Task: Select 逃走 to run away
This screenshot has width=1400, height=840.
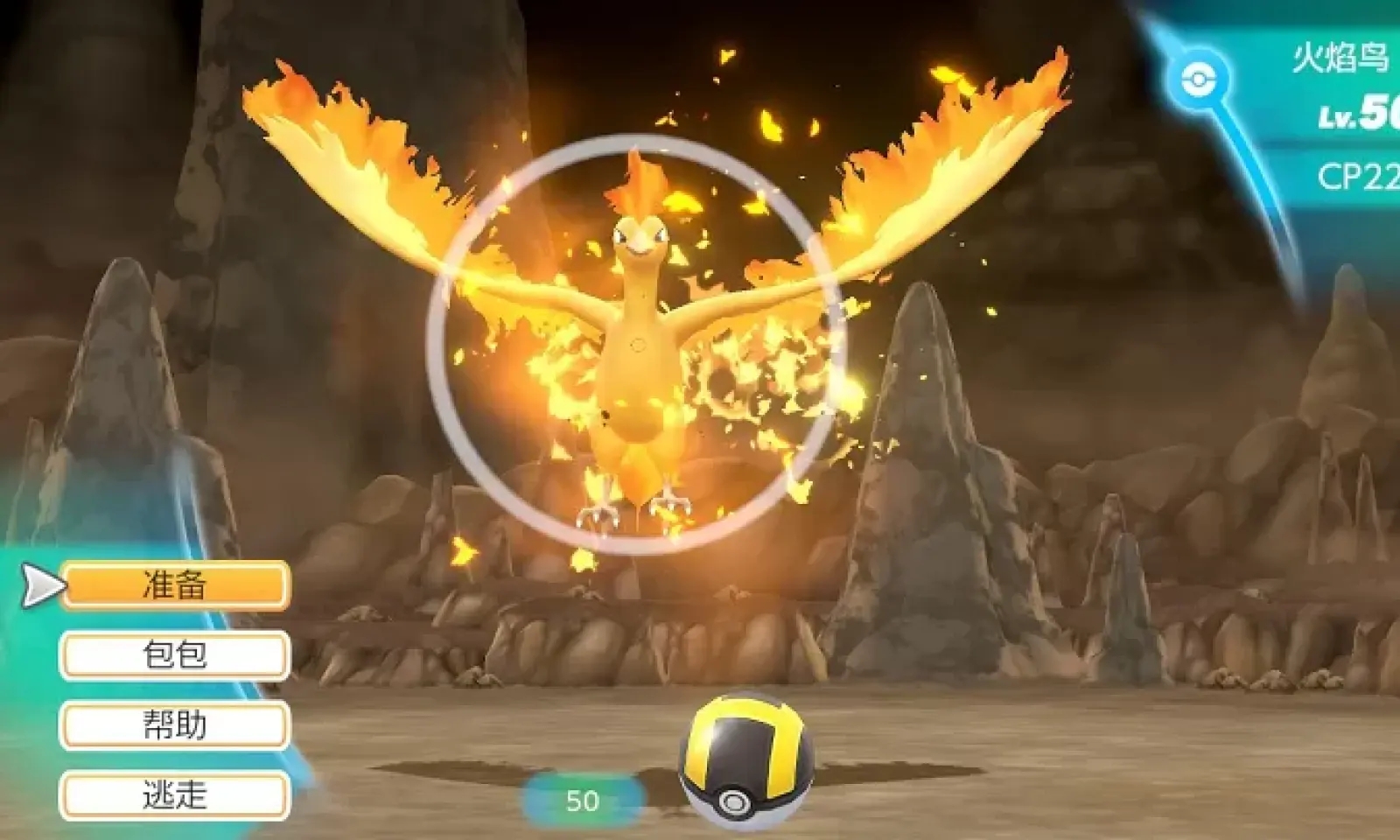Action: [x=175, y=795]
